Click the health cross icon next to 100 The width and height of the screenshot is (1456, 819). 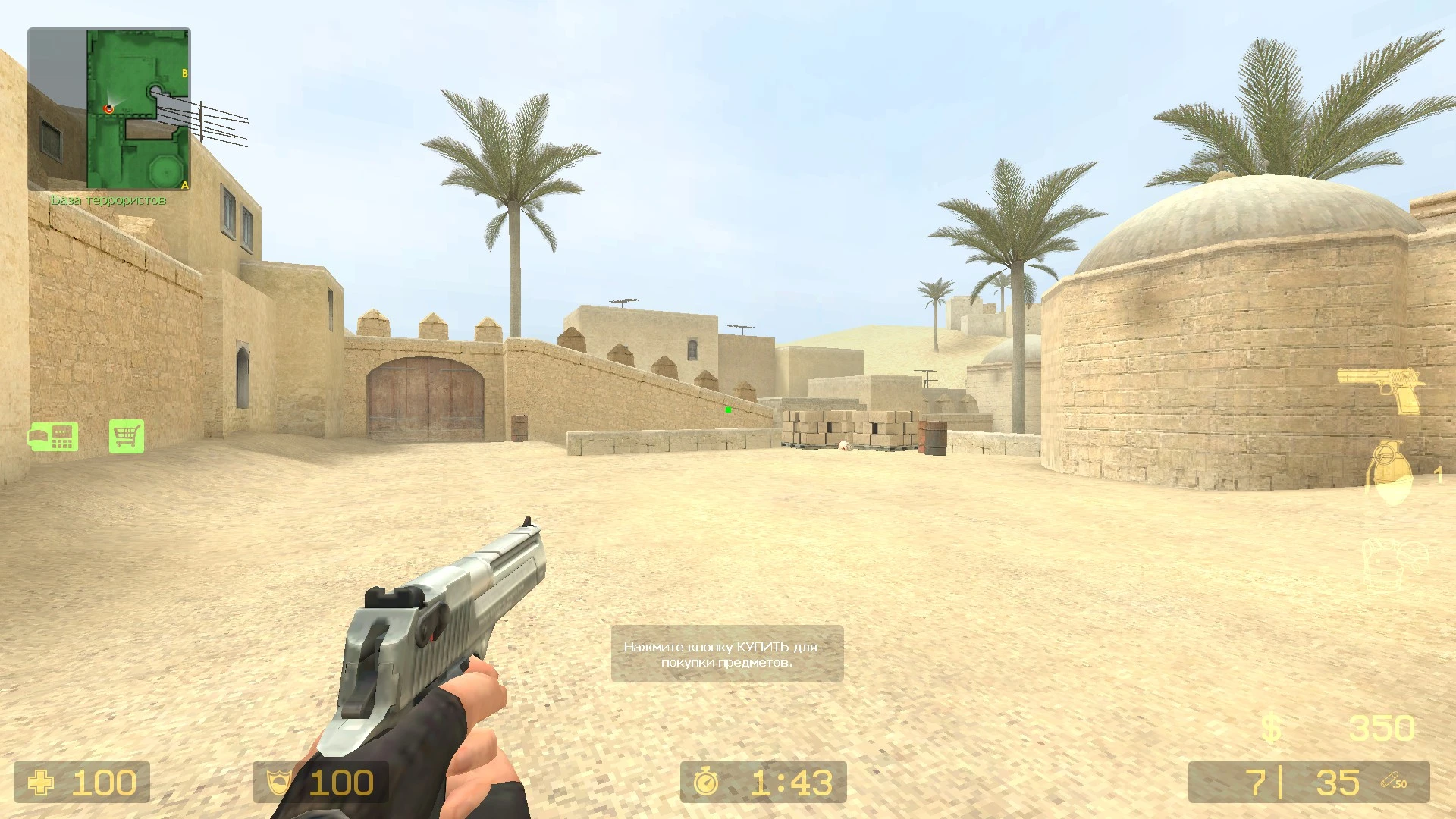point(42,782)
